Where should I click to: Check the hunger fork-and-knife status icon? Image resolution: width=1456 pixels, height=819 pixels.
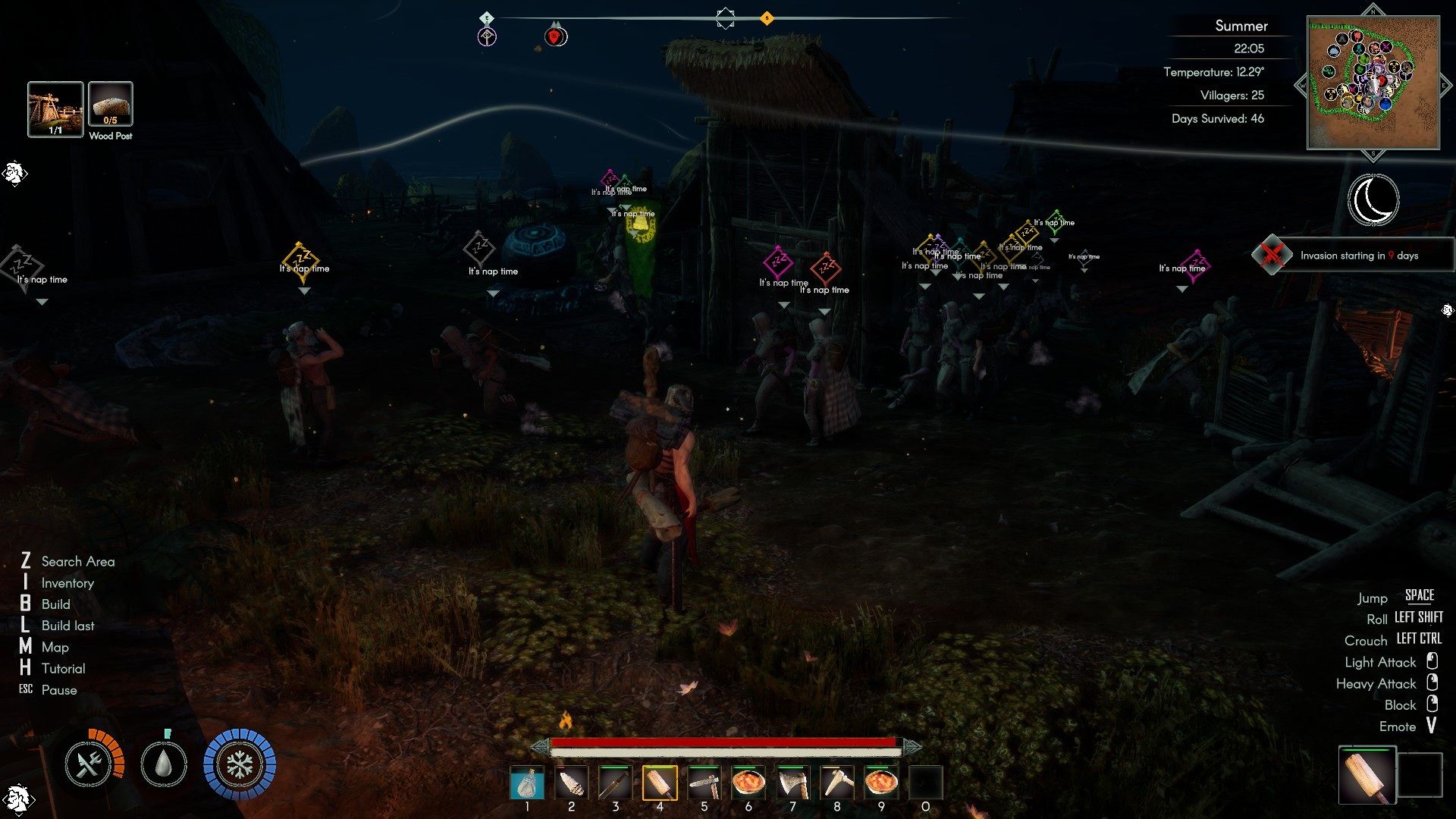tap(89, 764)
